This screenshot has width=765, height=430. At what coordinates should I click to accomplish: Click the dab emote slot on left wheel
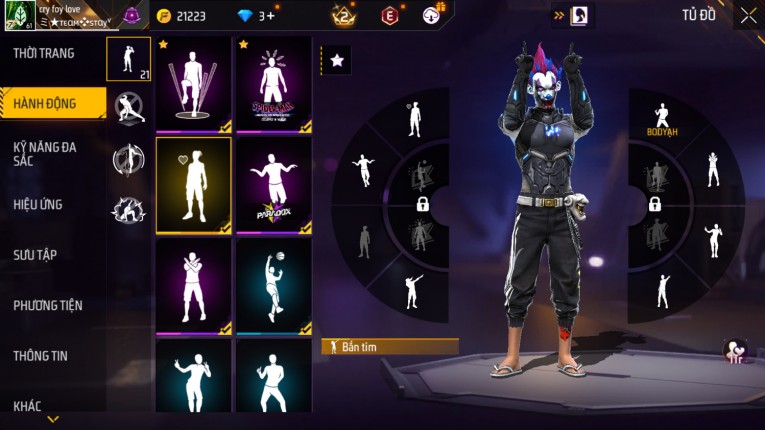tap(413, 291)
